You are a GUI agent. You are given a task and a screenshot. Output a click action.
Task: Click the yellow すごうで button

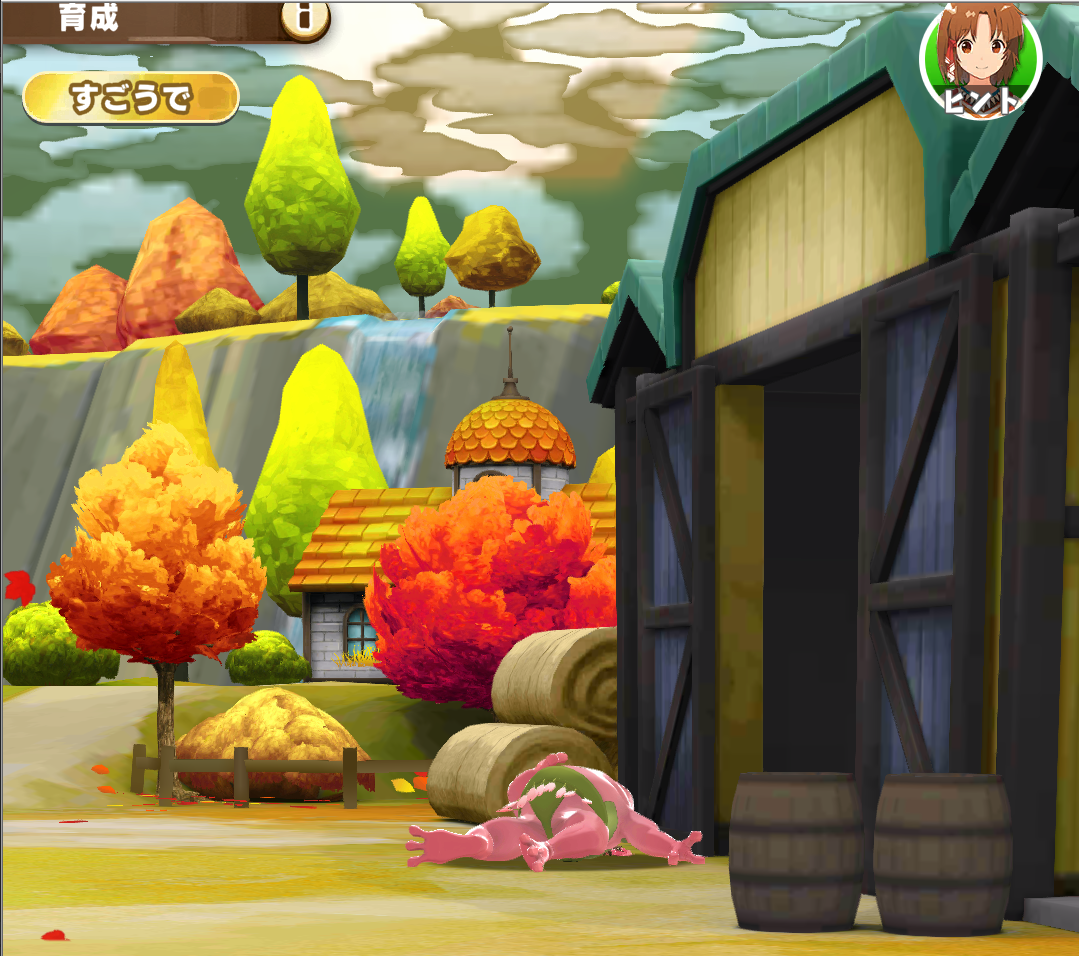tap(131, 98)
